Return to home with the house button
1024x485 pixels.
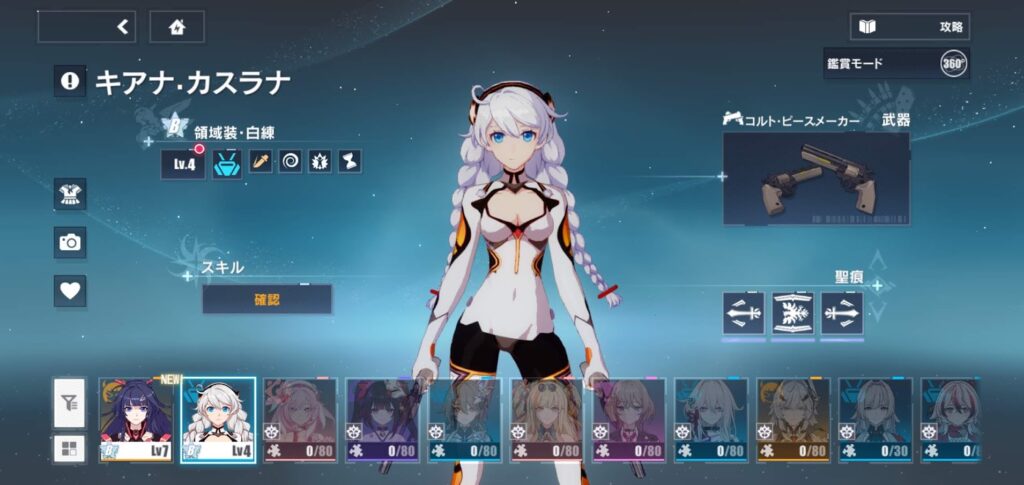coord(177,27)
